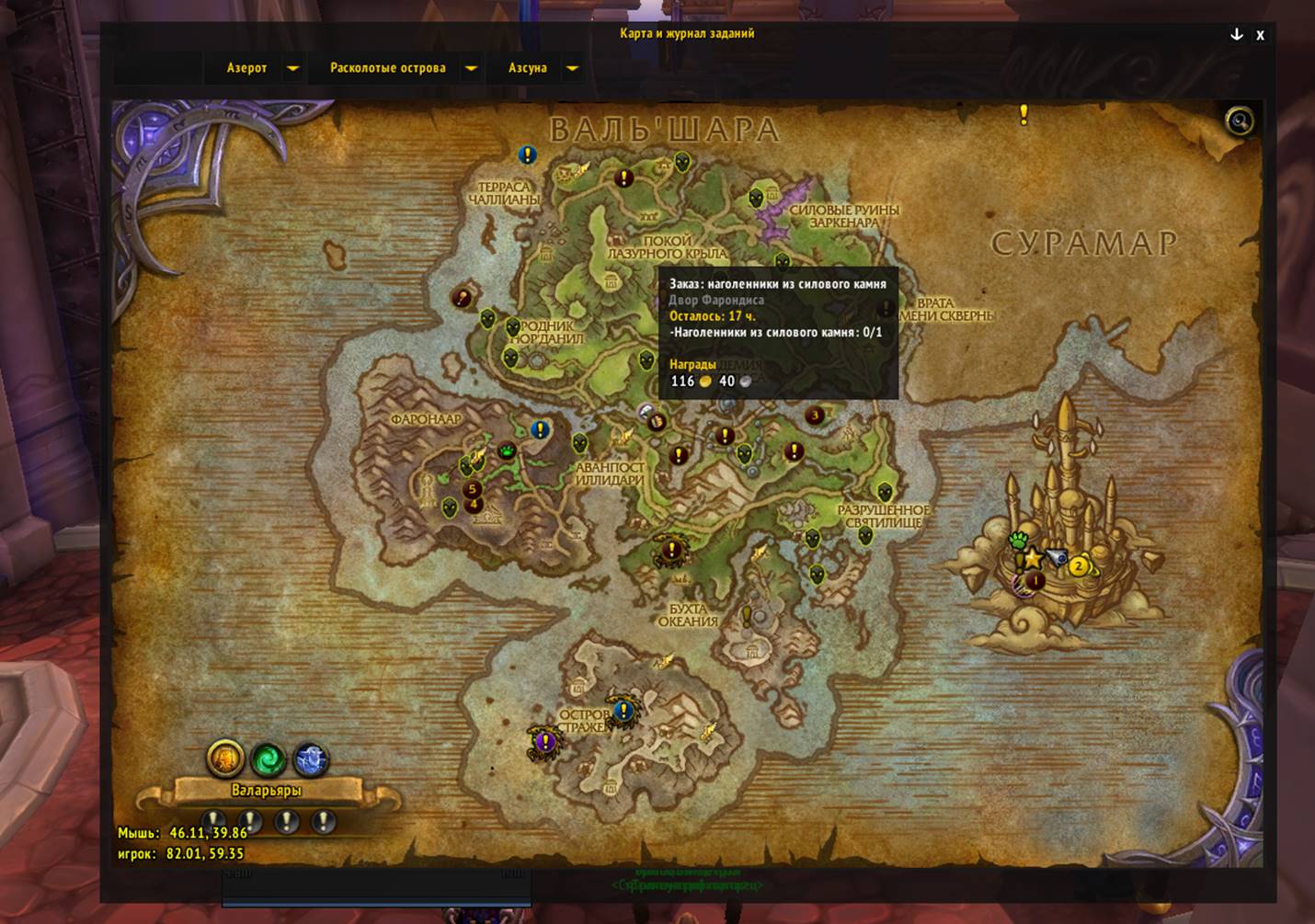Open the Азерот map dropdown
The width and height of the screenshot is (1315, 924).
point(292,68)
